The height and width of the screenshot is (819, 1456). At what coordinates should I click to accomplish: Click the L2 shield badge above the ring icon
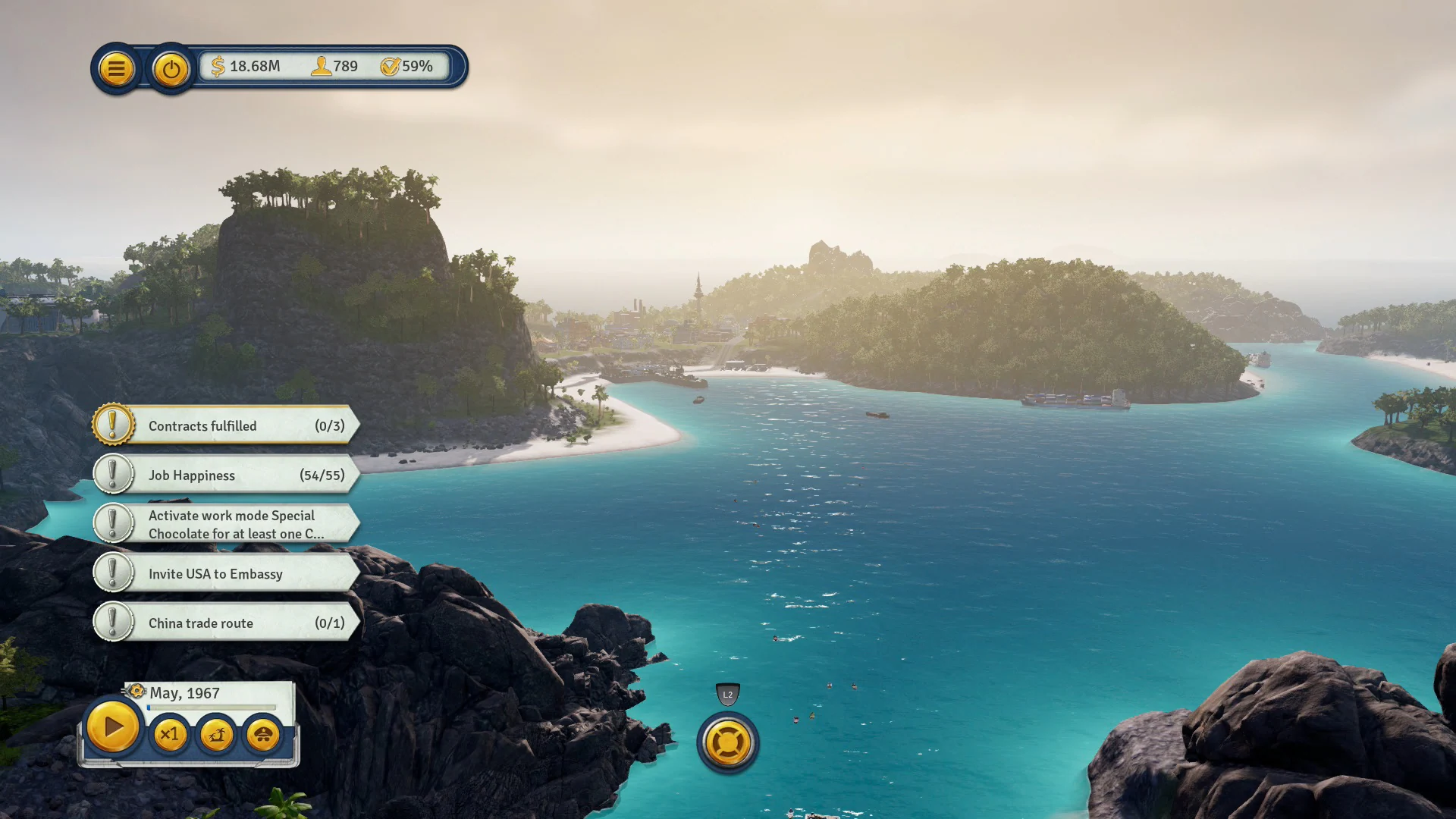point(727,695)
